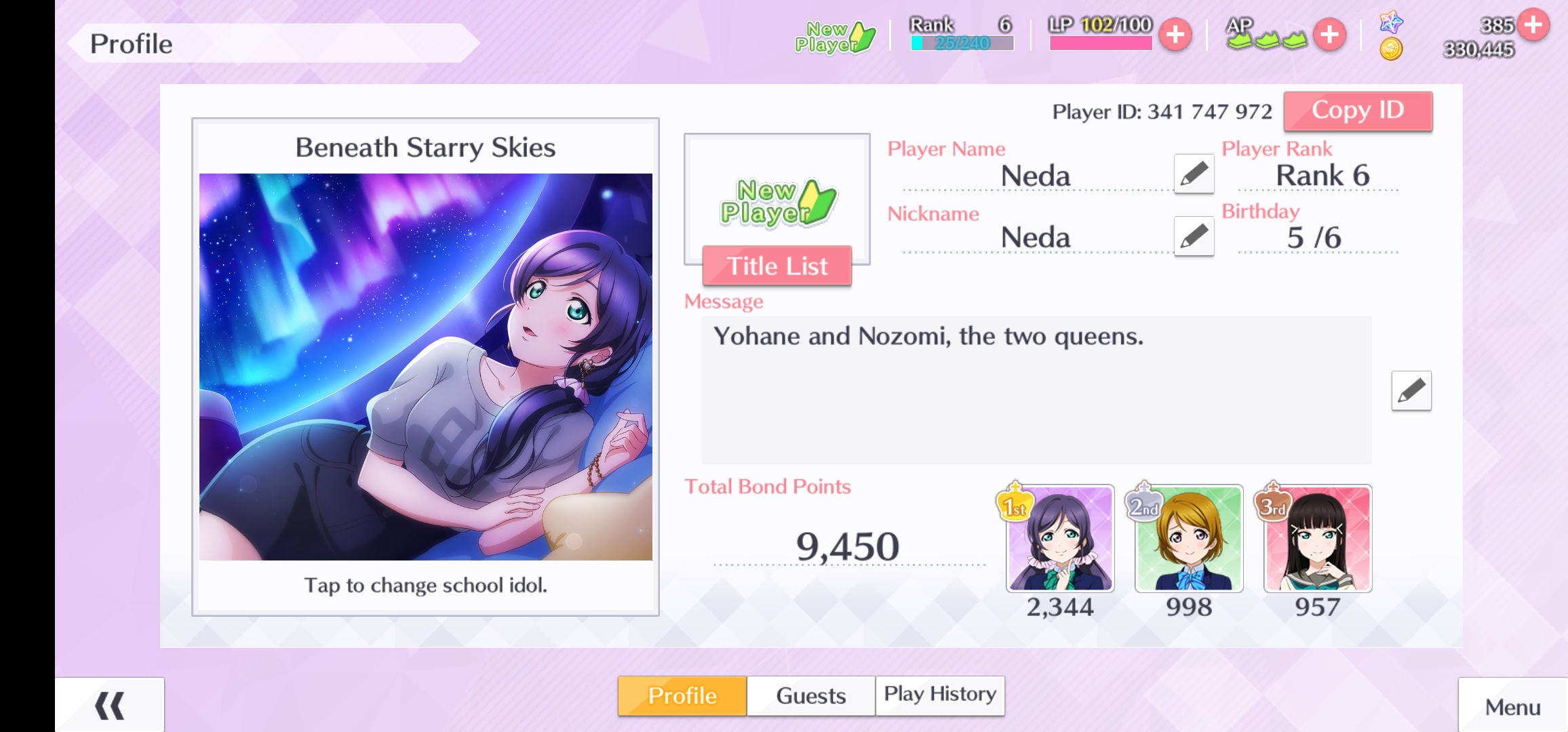Screen dimensions: 1568x732
Task: Open the Play History tab
Action: coord(940,695)
